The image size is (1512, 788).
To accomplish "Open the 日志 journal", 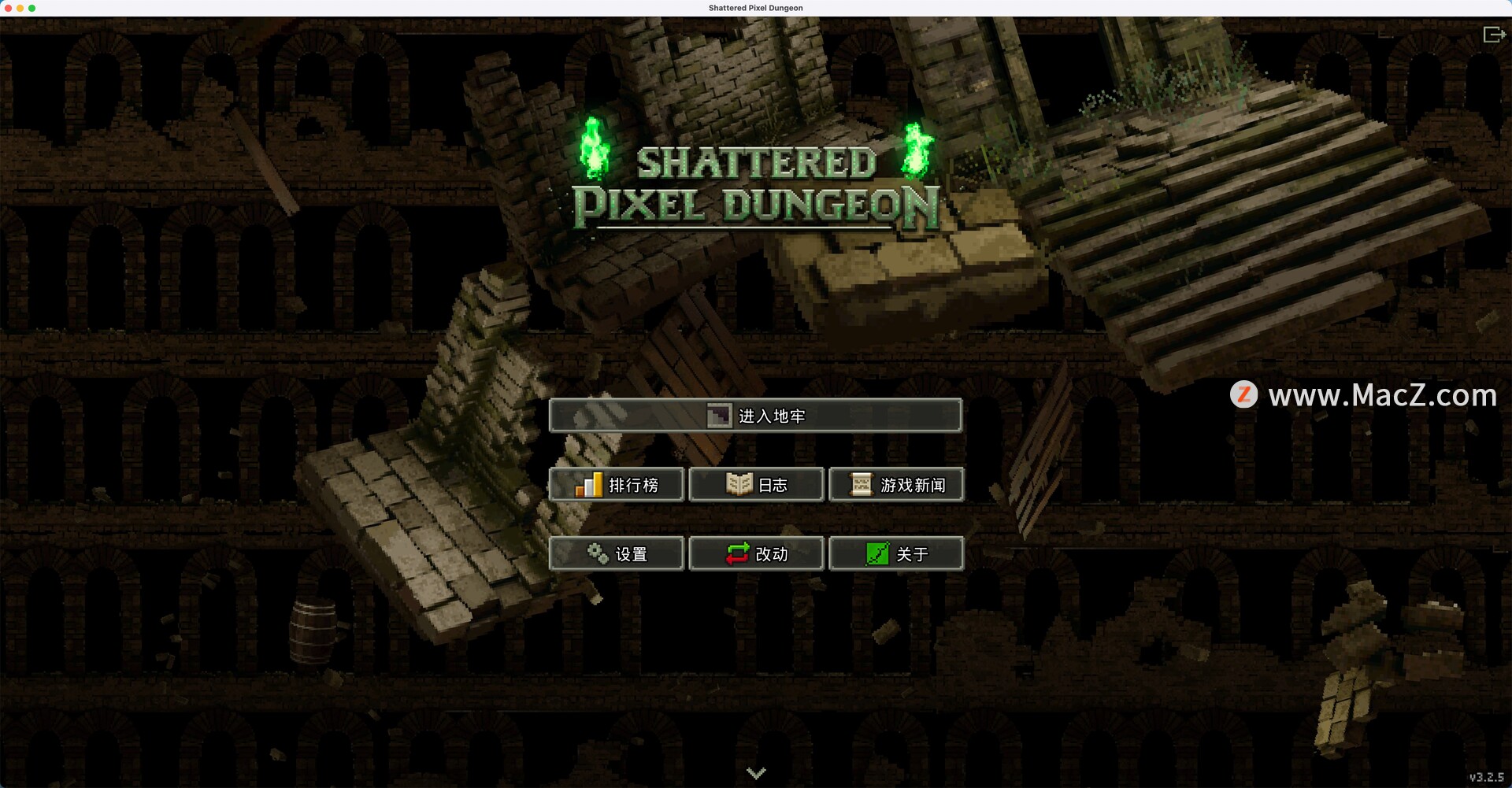I will pyautogui.click(x=756, y=485).
